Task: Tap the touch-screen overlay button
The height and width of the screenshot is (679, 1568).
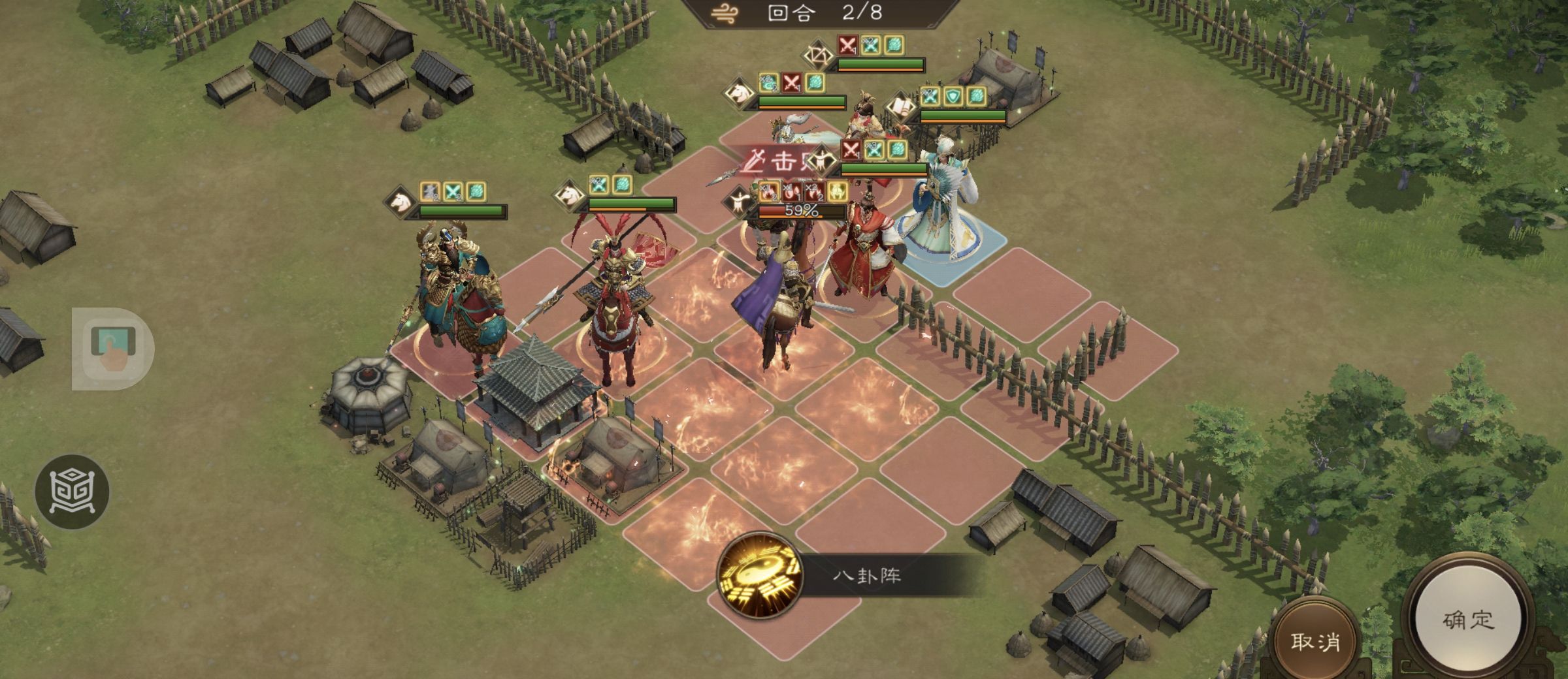Action: point(112,347)
